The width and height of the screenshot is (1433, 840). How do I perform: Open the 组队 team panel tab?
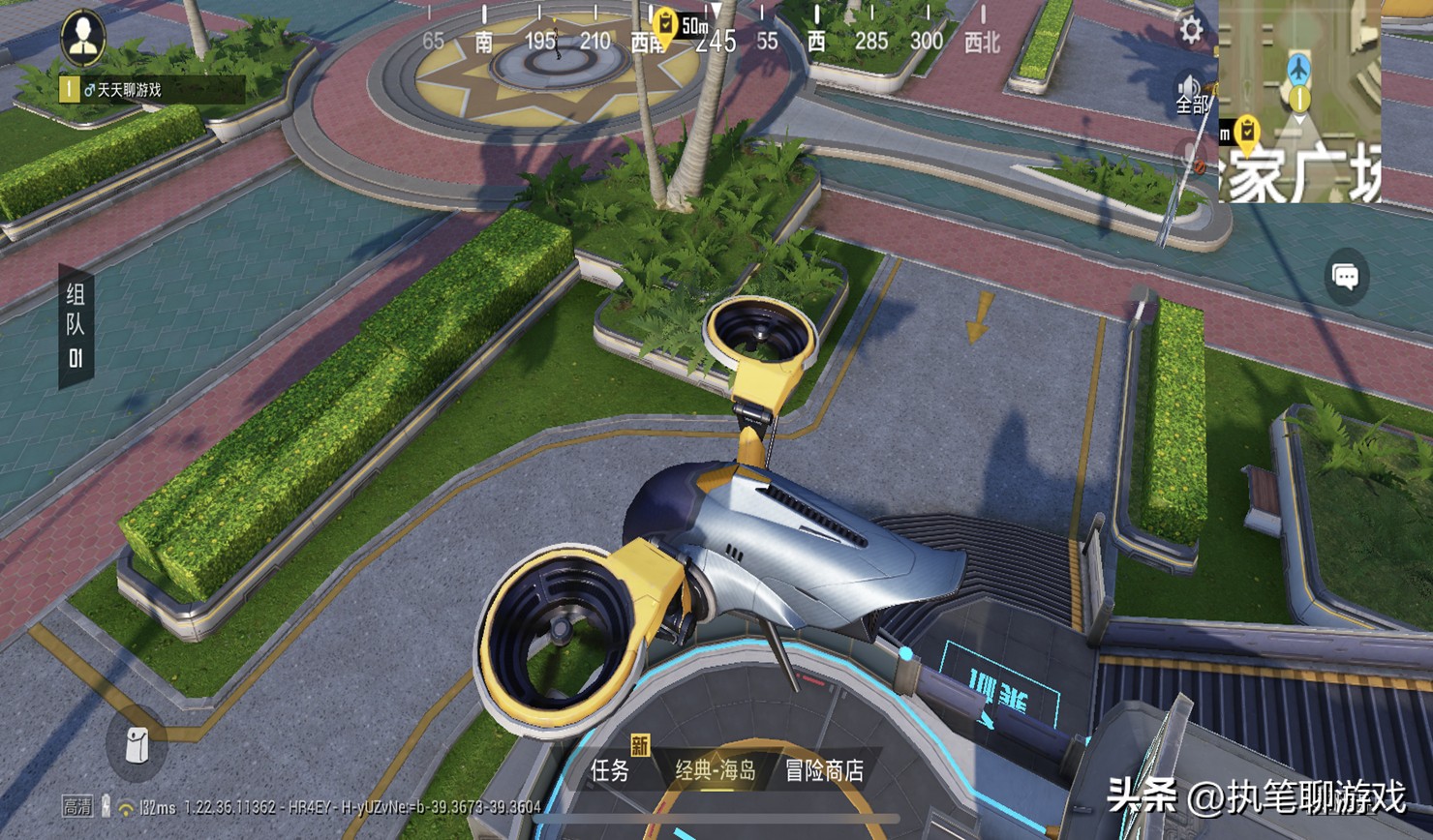[x=76, y=326]
